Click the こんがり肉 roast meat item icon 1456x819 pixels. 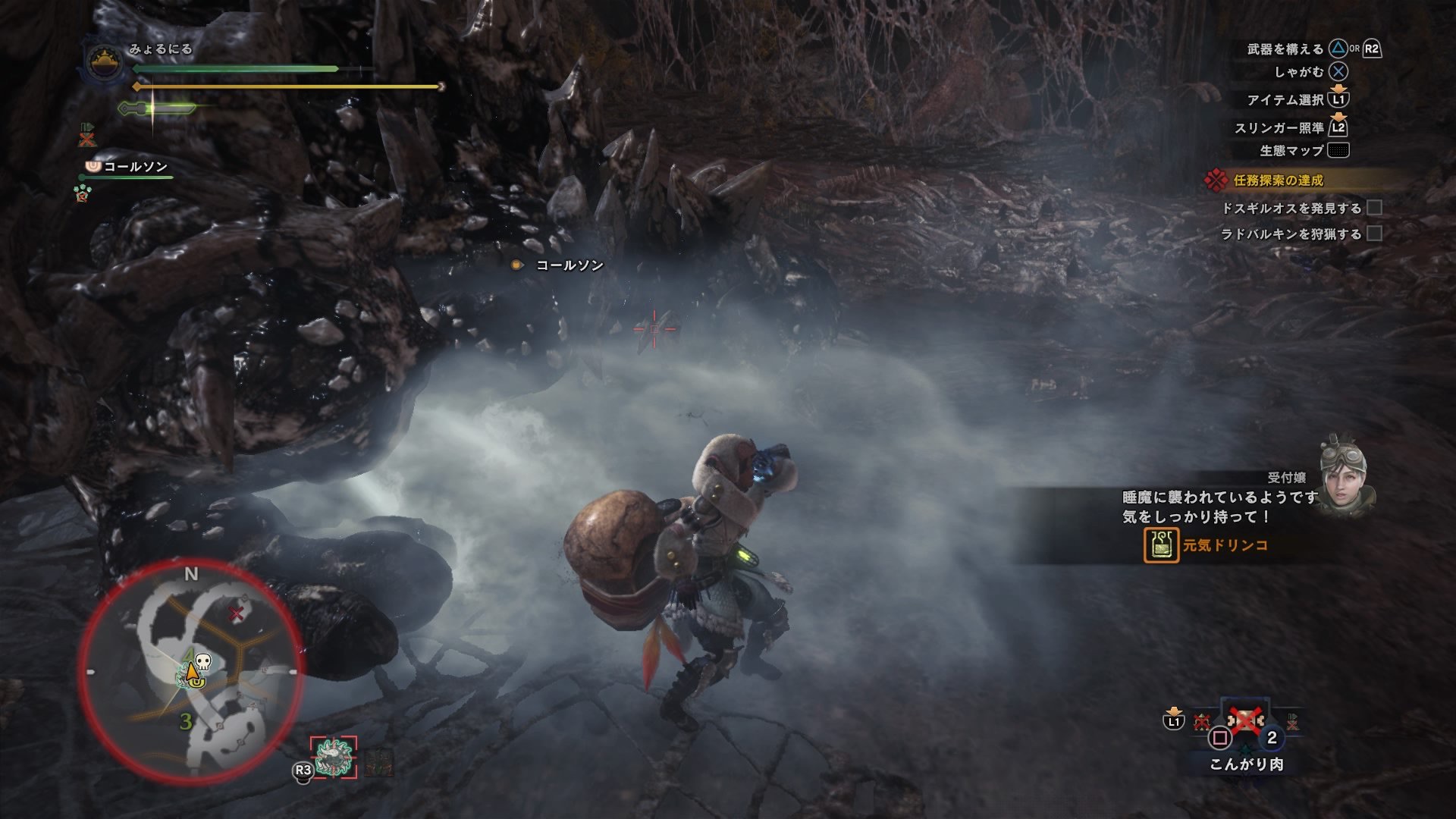(1246, 719)
